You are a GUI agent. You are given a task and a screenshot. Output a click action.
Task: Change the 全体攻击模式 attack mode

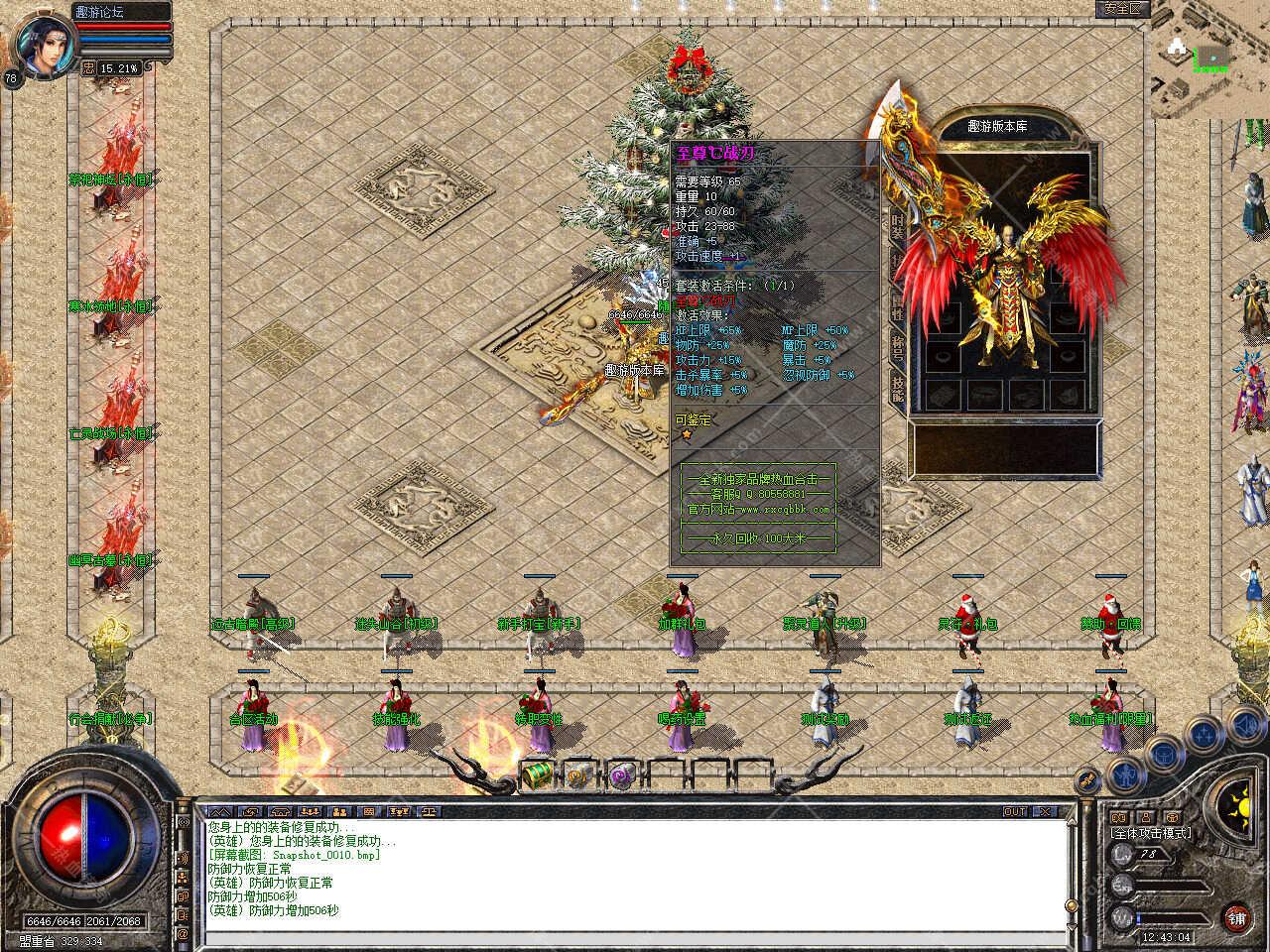tap(1151, 833)
